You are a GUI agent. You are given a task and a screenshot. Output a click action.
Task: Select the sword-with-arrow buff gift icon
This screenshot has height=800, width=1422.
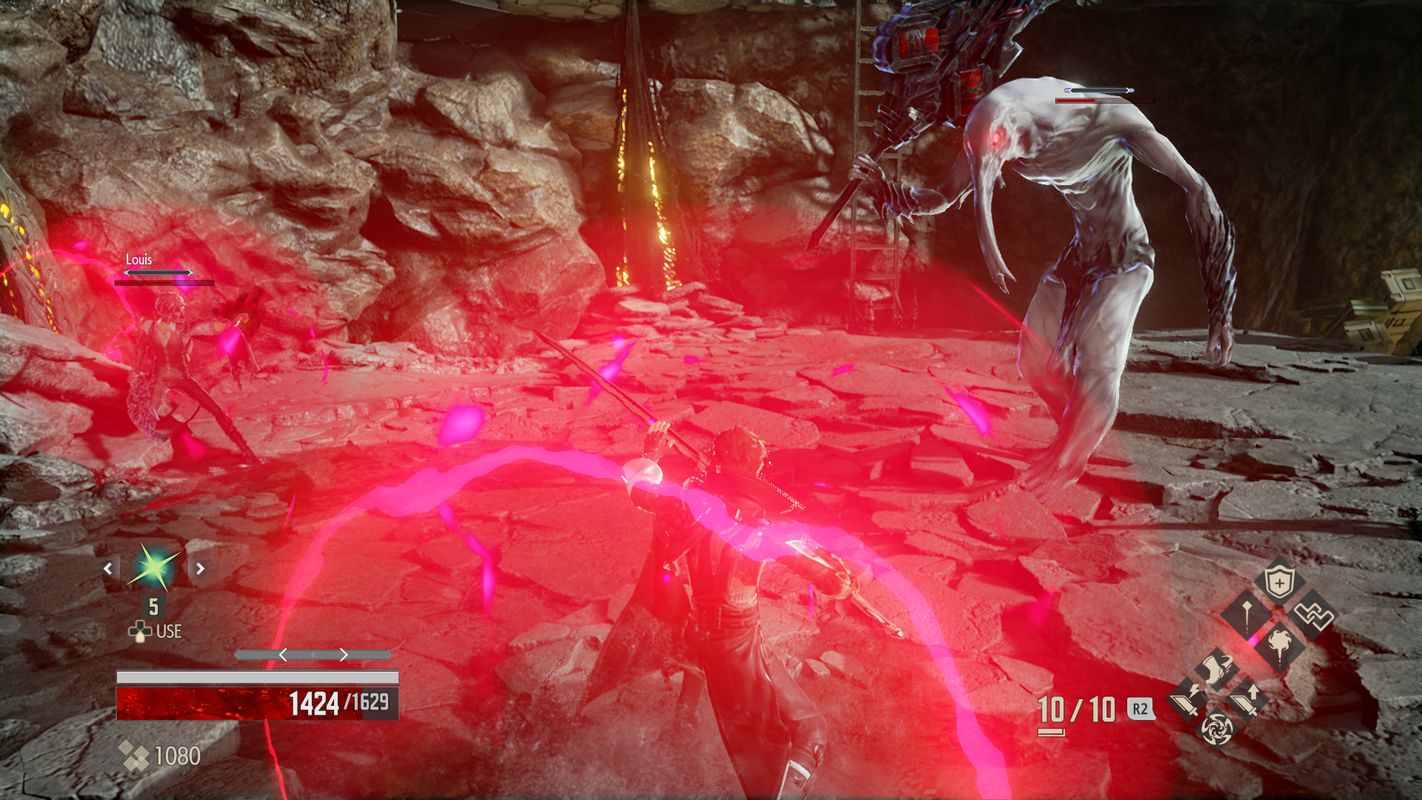pos(1245,698)
